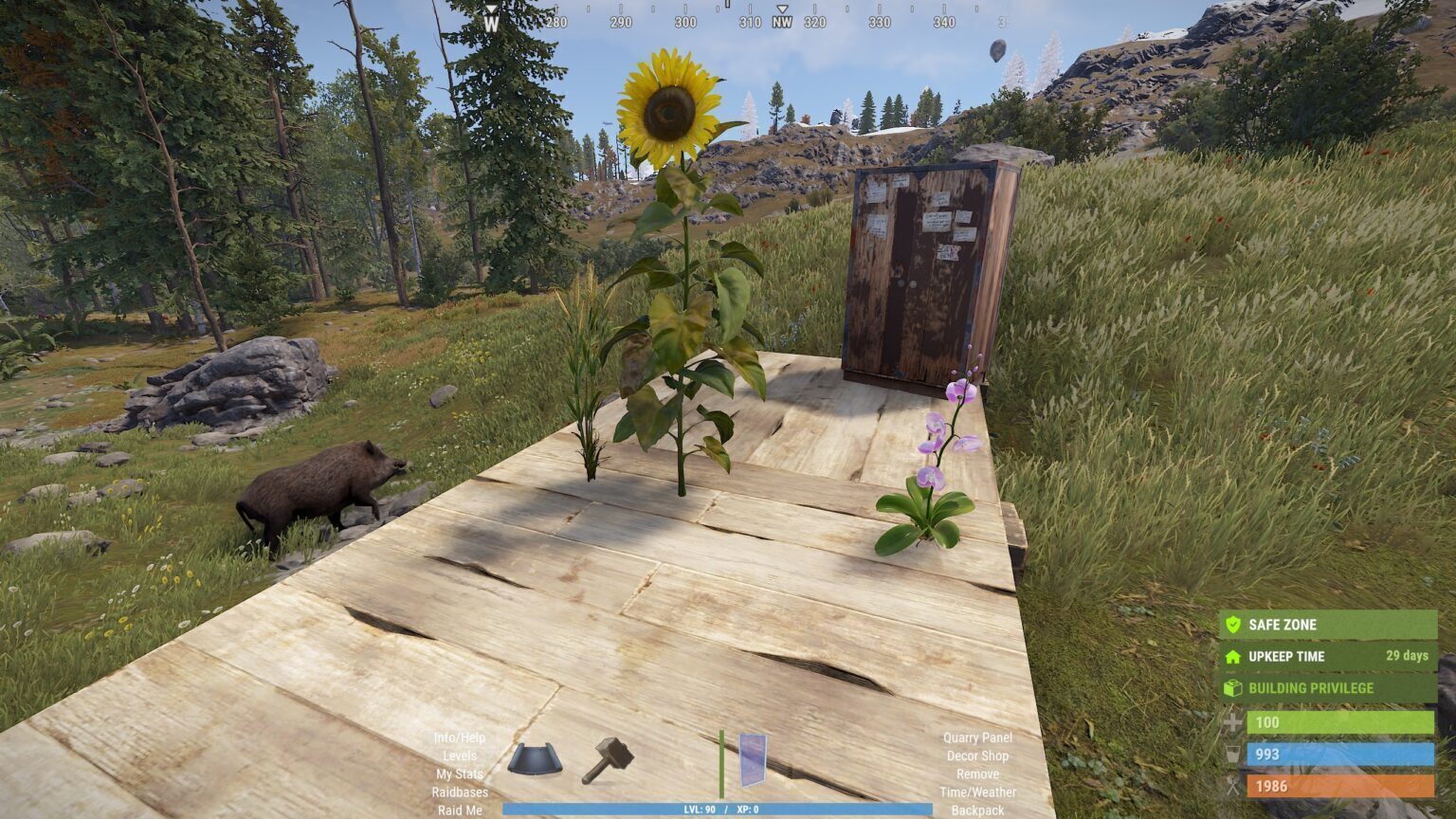The height and width of the screenshot is (819, 1456).
Task: Browse the Decor Shop
Action: coord(977,755)
